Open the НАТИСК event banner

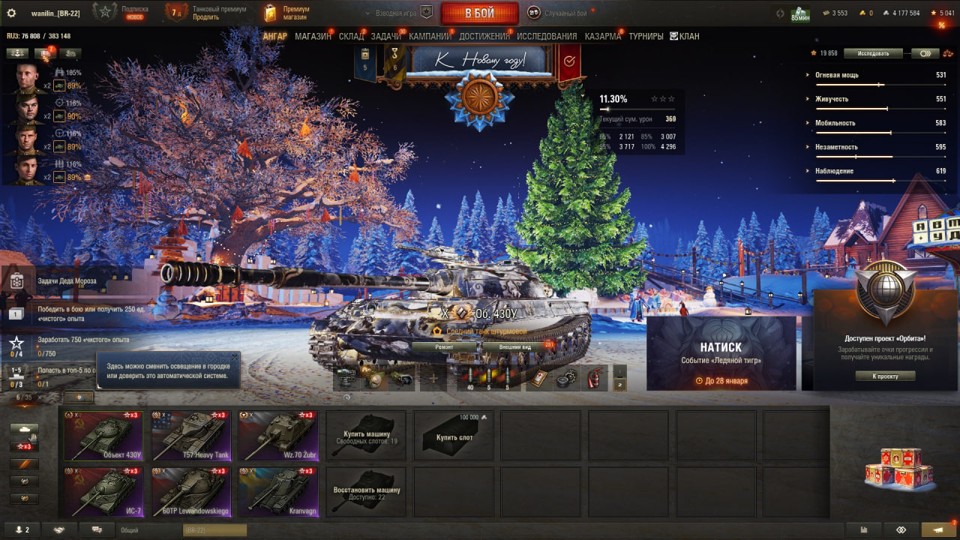721,353
